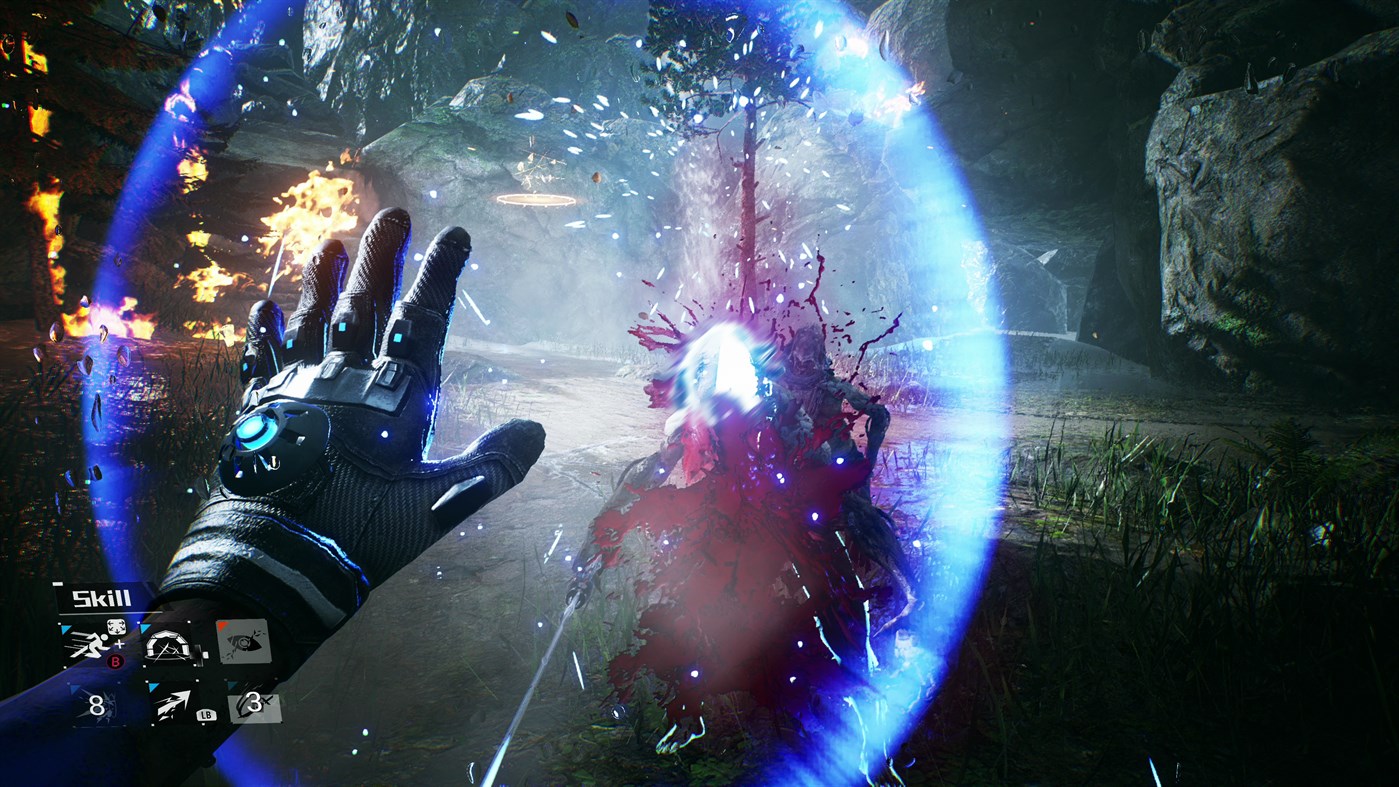Screen dimensions: 1399x787
Task: Select the lightning arrow skill icon
Action: click(x=174, y=705)
